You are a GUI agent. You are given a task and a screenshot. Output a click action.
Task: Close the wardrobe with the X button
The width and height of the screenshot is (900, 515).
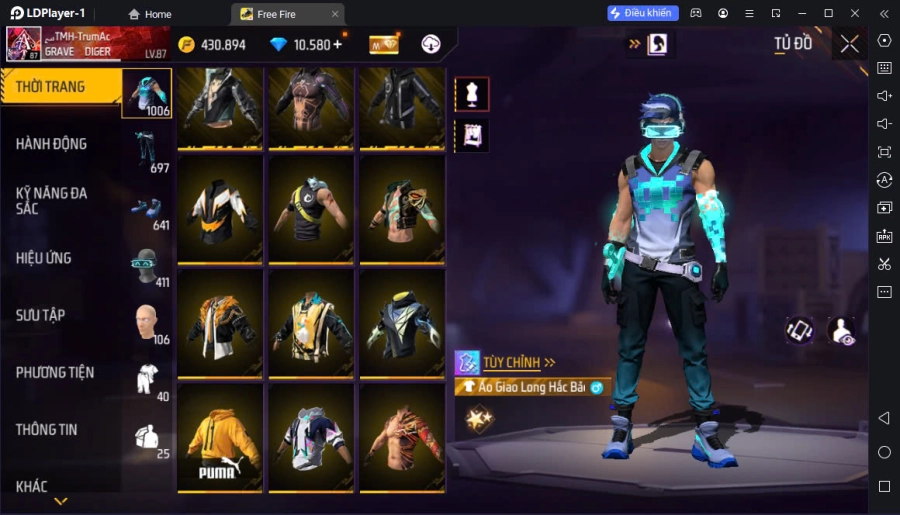point(849,44)
